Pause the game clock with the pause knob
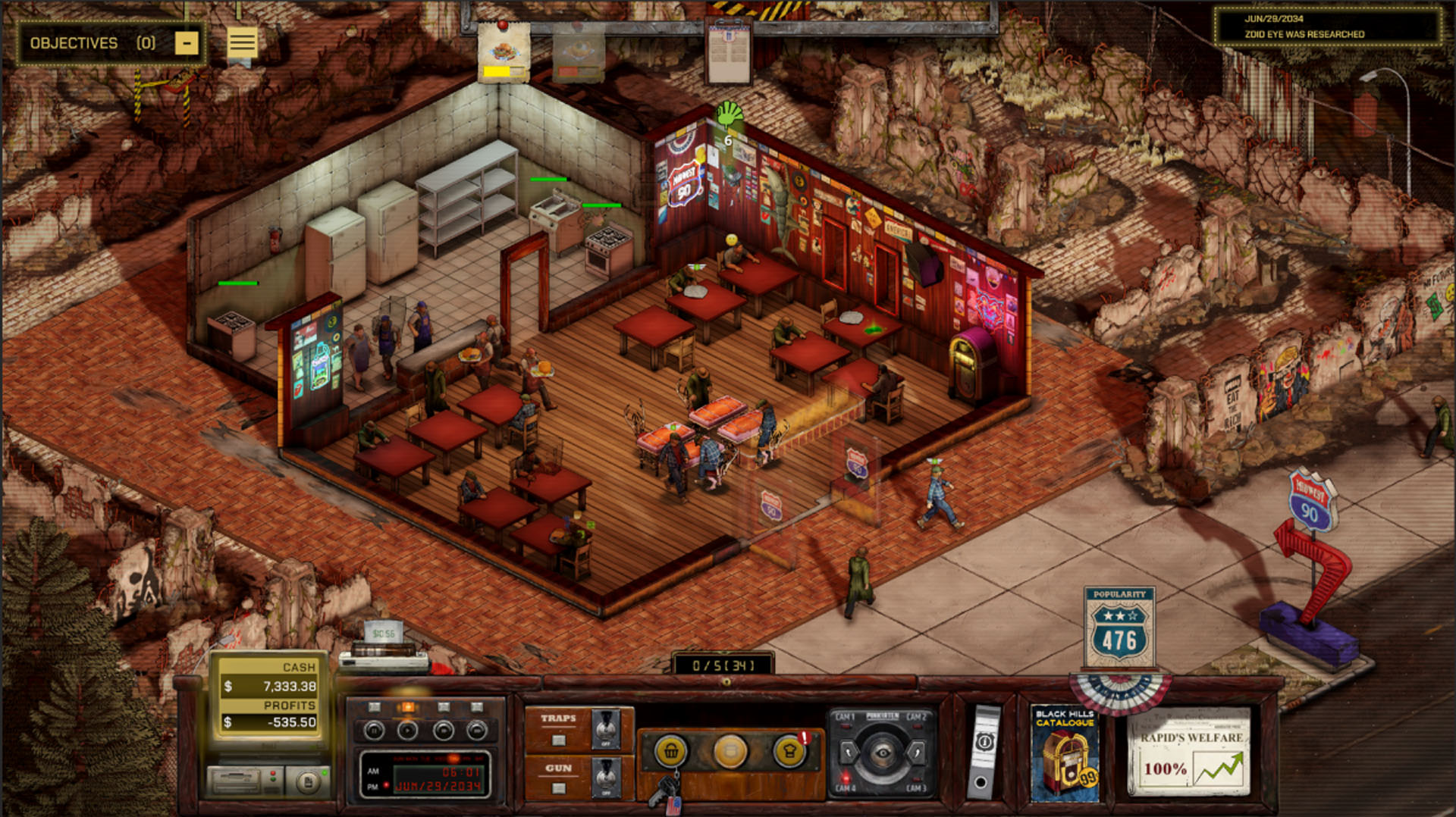Image resolution: width=1456 pixels, height=817 pixels. click(x=374, y=731)
